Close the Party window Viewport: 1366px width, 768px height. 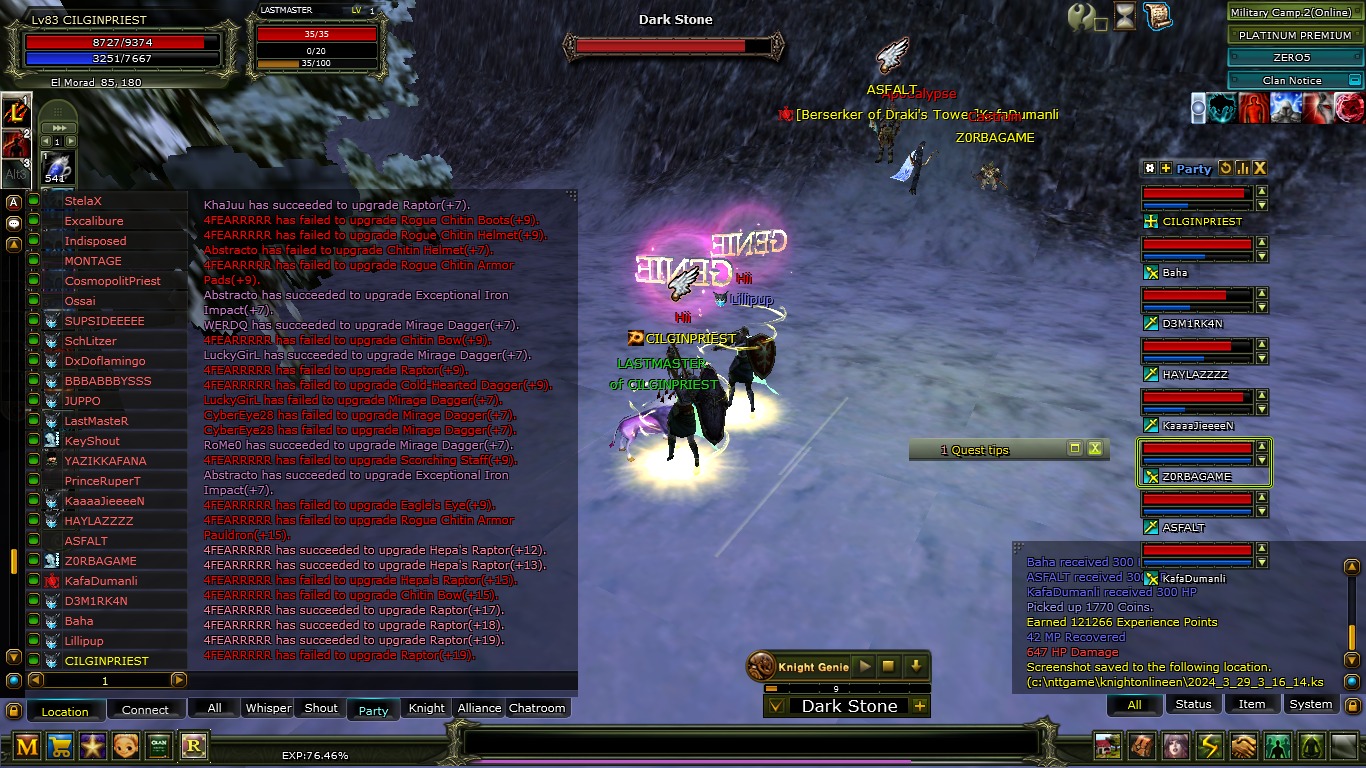coord(1260,169)
